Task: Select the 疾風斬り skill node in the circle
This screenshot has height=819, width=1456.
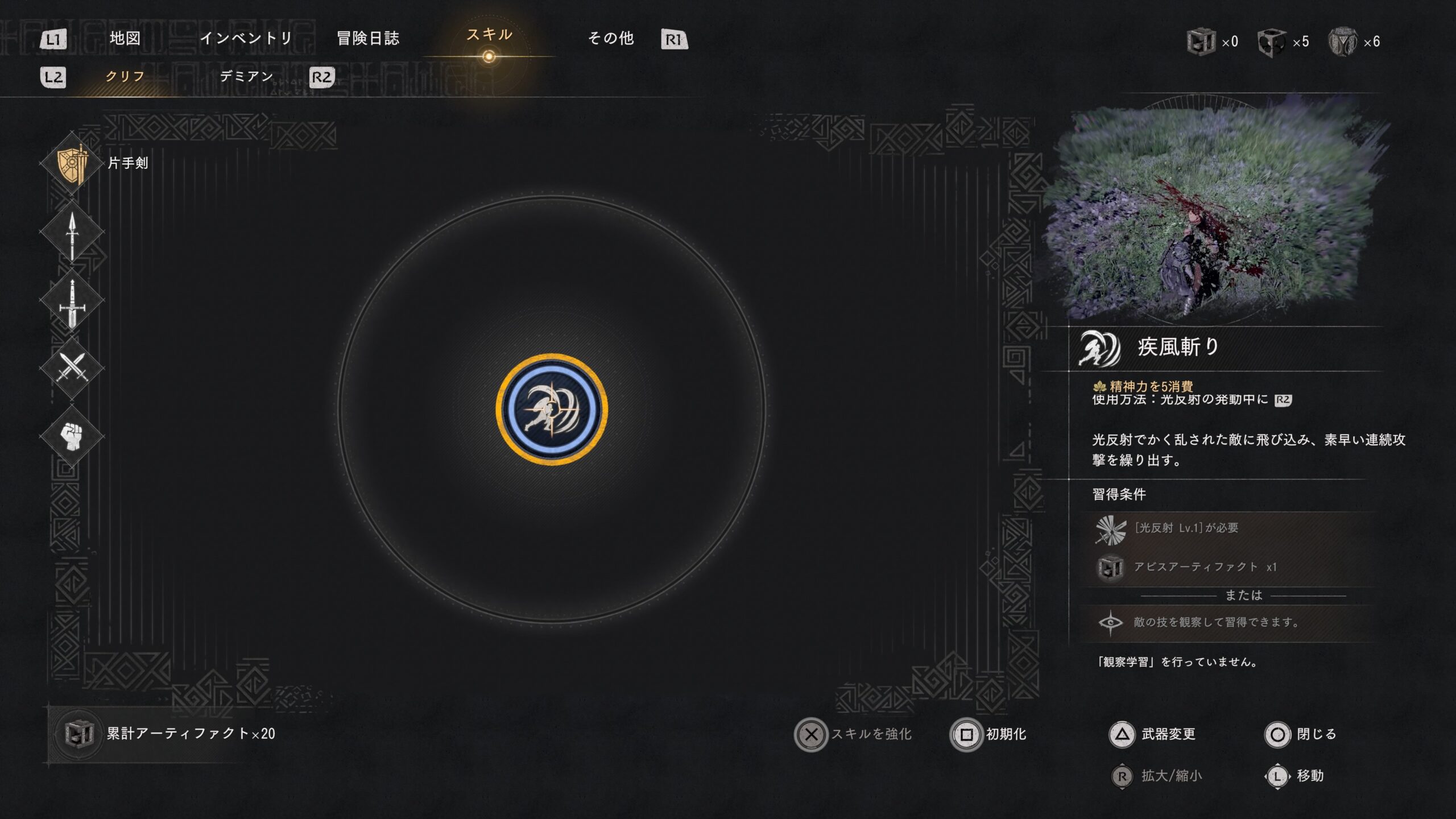Action: tap(552, 409)
